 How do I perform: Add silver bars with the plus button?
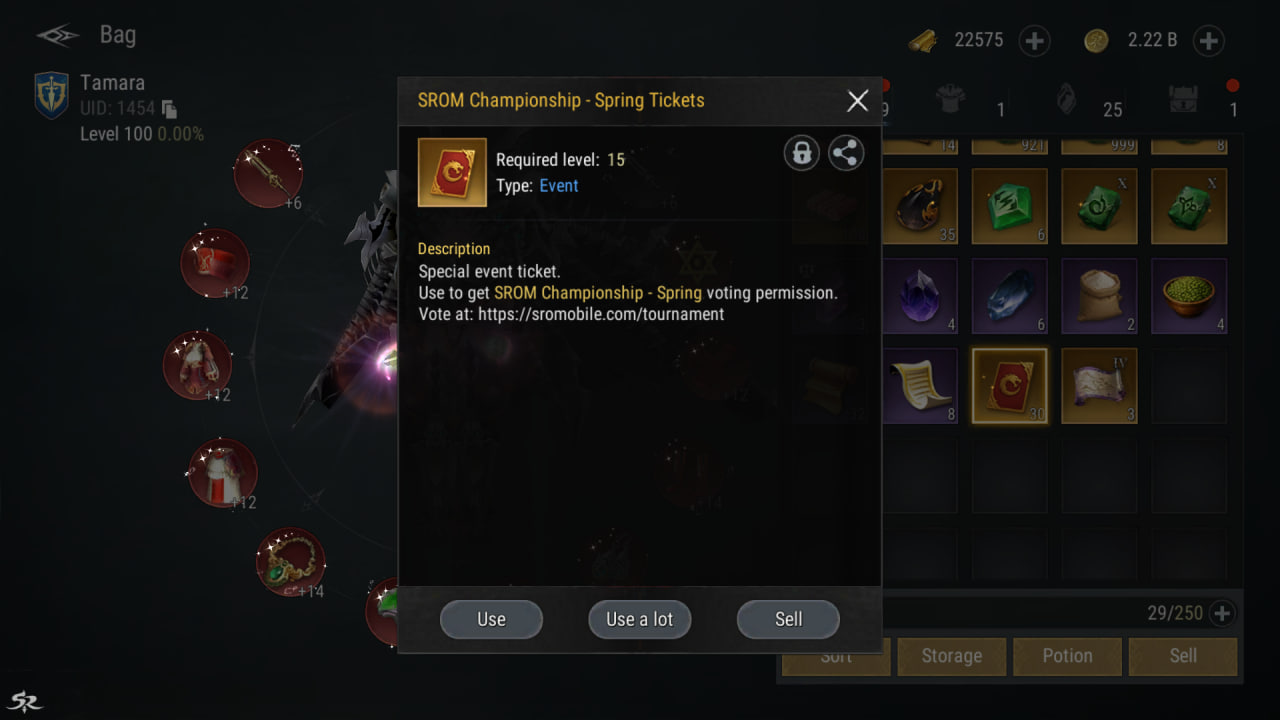[x=1034, y=41]
